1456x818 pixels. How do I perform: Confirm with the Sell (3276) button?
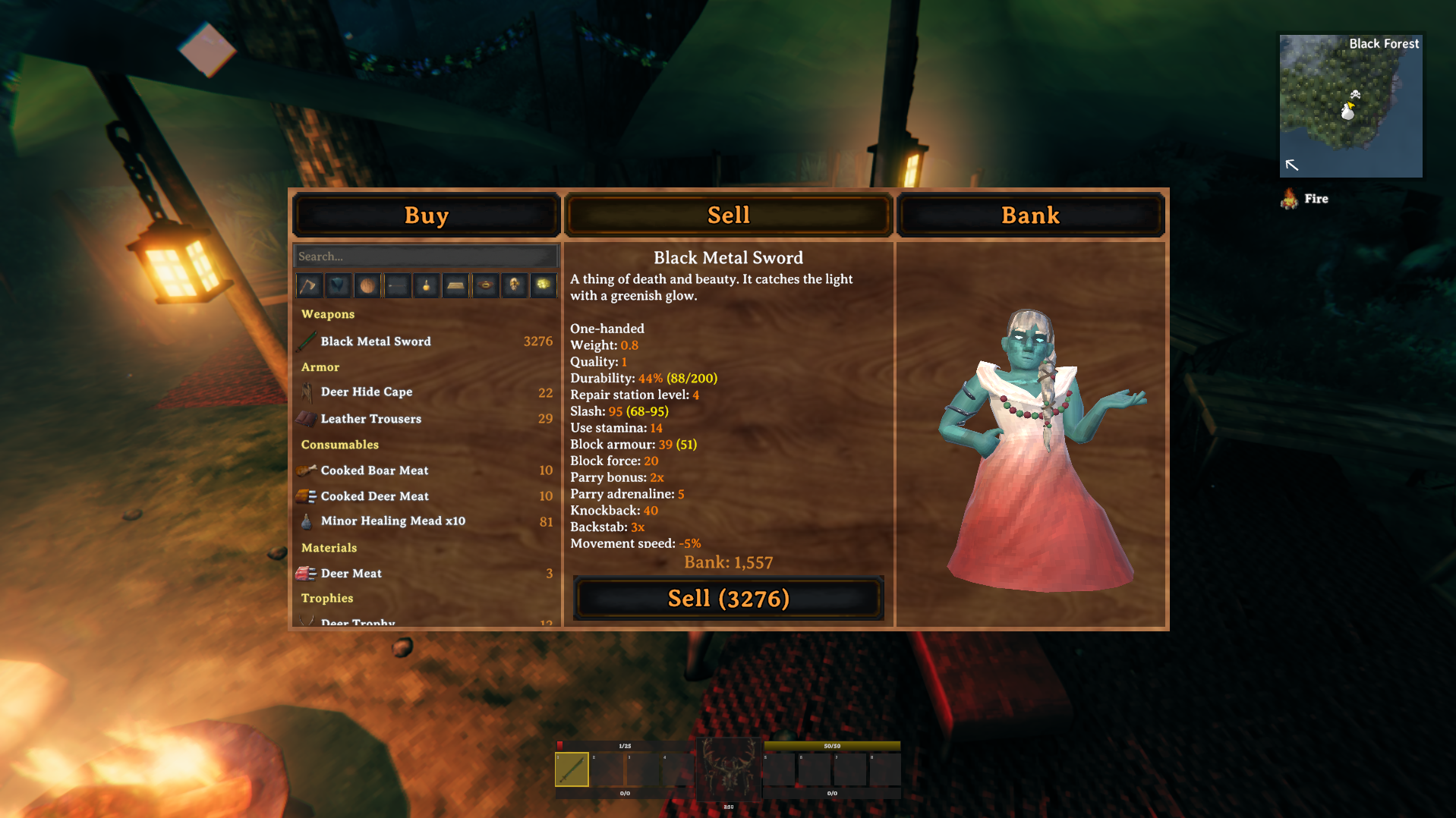(728, 599)
